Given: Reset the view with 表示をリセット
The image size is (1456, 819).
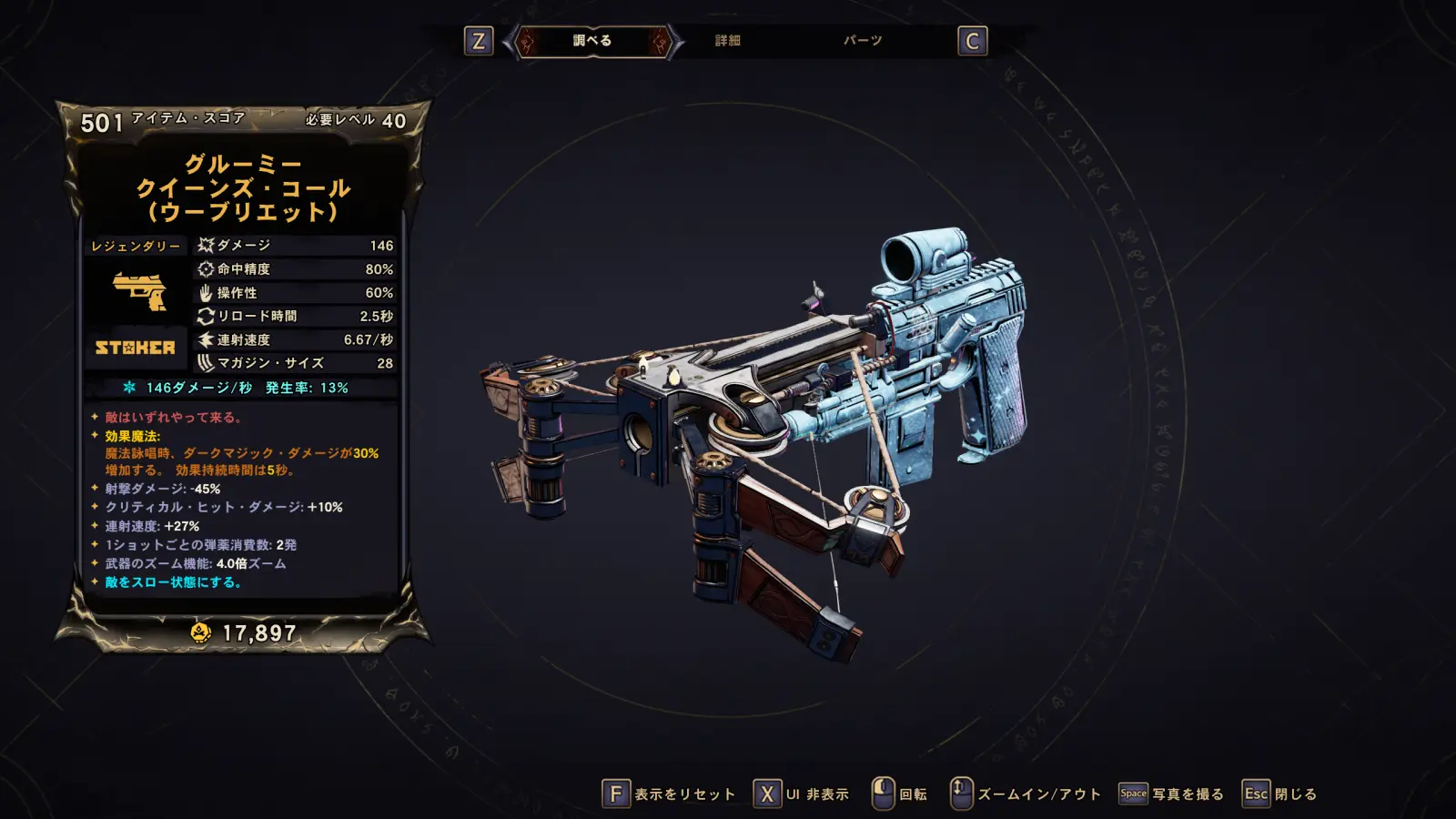Looking at the screenshot, I should point(669,794).
